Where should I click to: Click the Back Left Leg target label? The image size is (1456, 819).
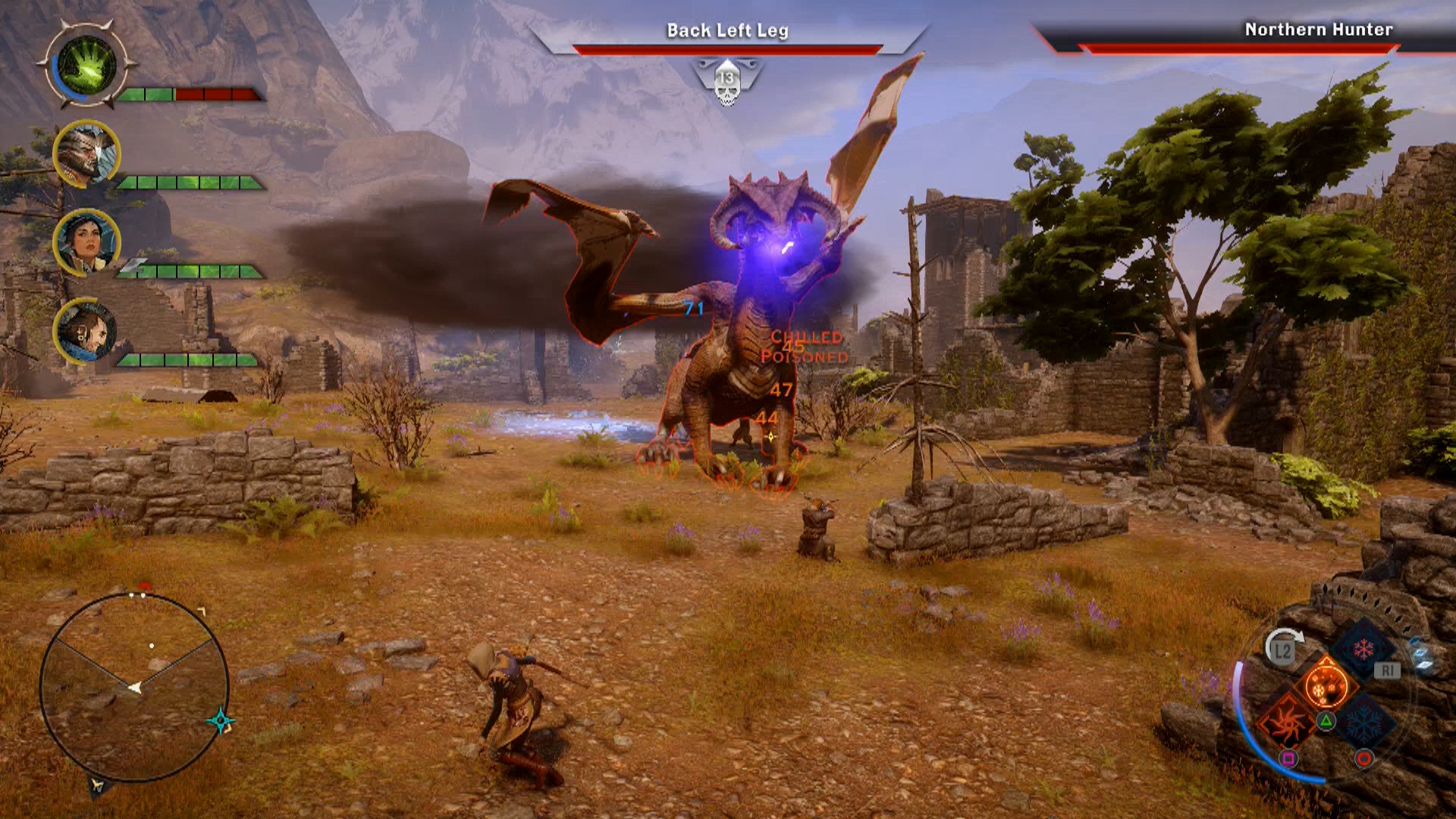[x=727, y=31]
